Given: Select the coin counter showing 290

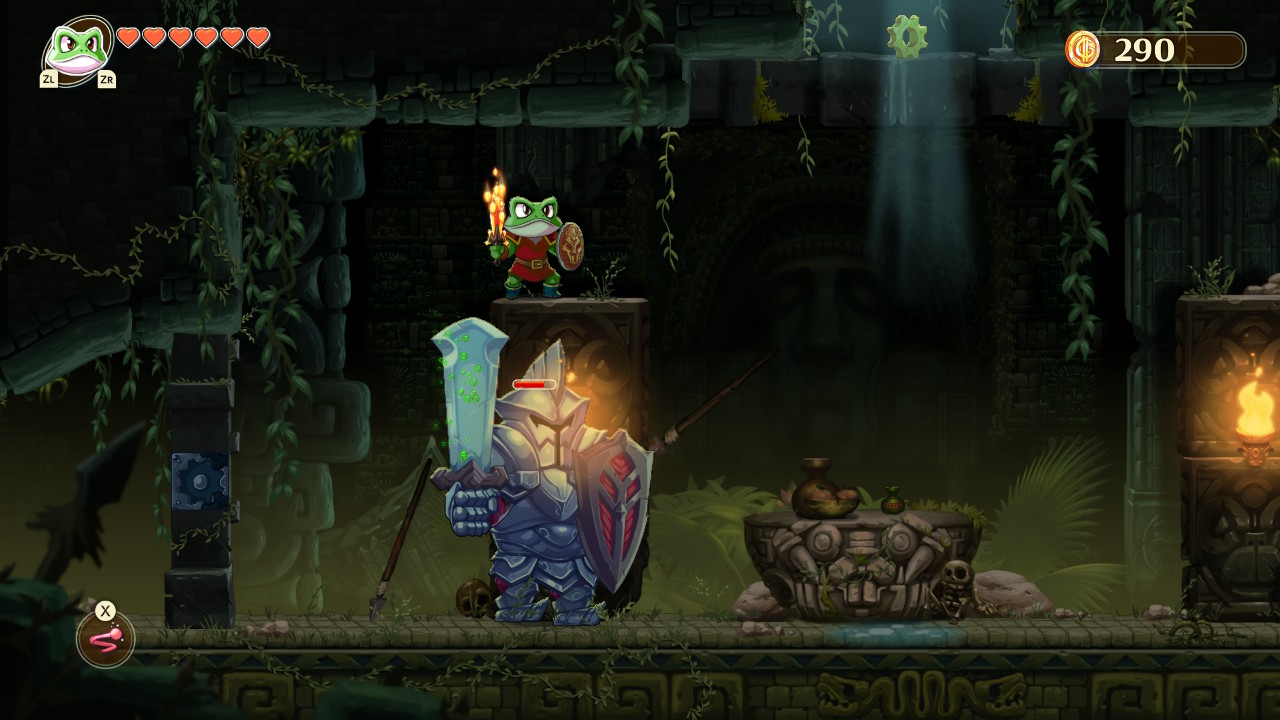Looking at the screenshot, I should click(x=1145, y=47).
